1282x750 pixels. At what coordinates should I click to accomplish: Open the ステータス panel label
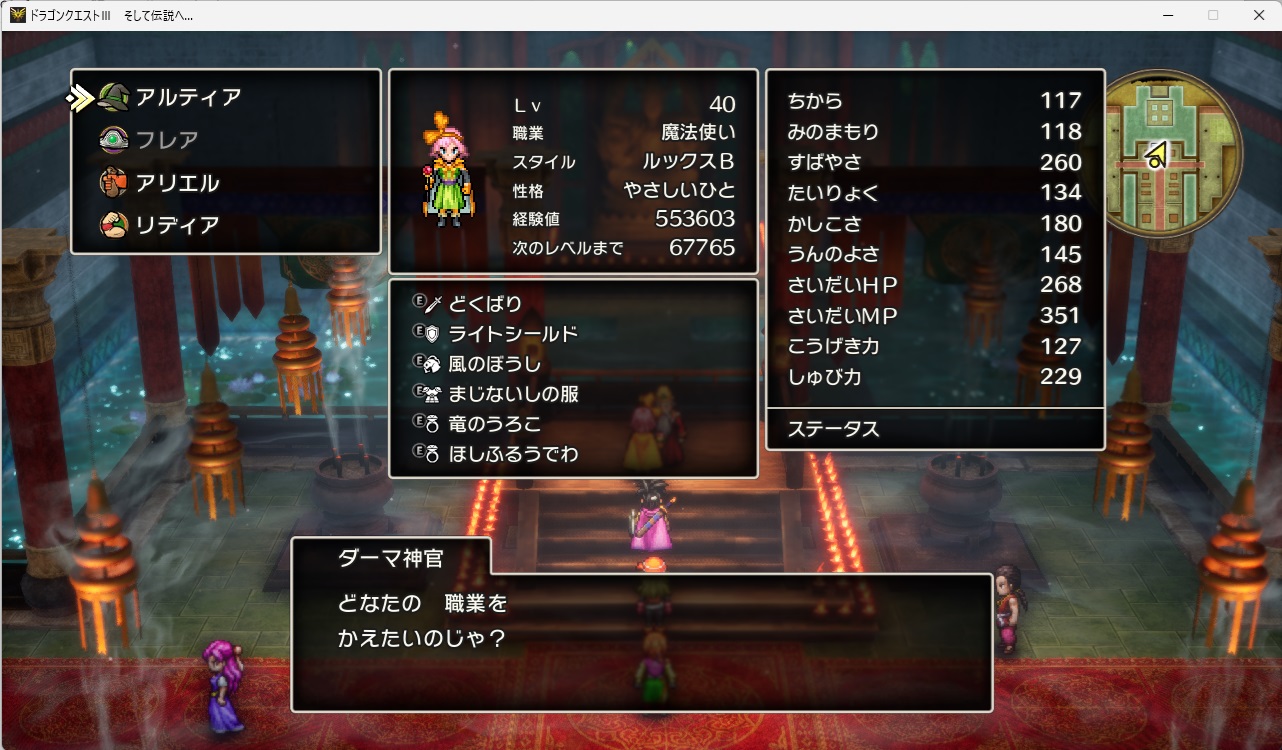point(833,429)
